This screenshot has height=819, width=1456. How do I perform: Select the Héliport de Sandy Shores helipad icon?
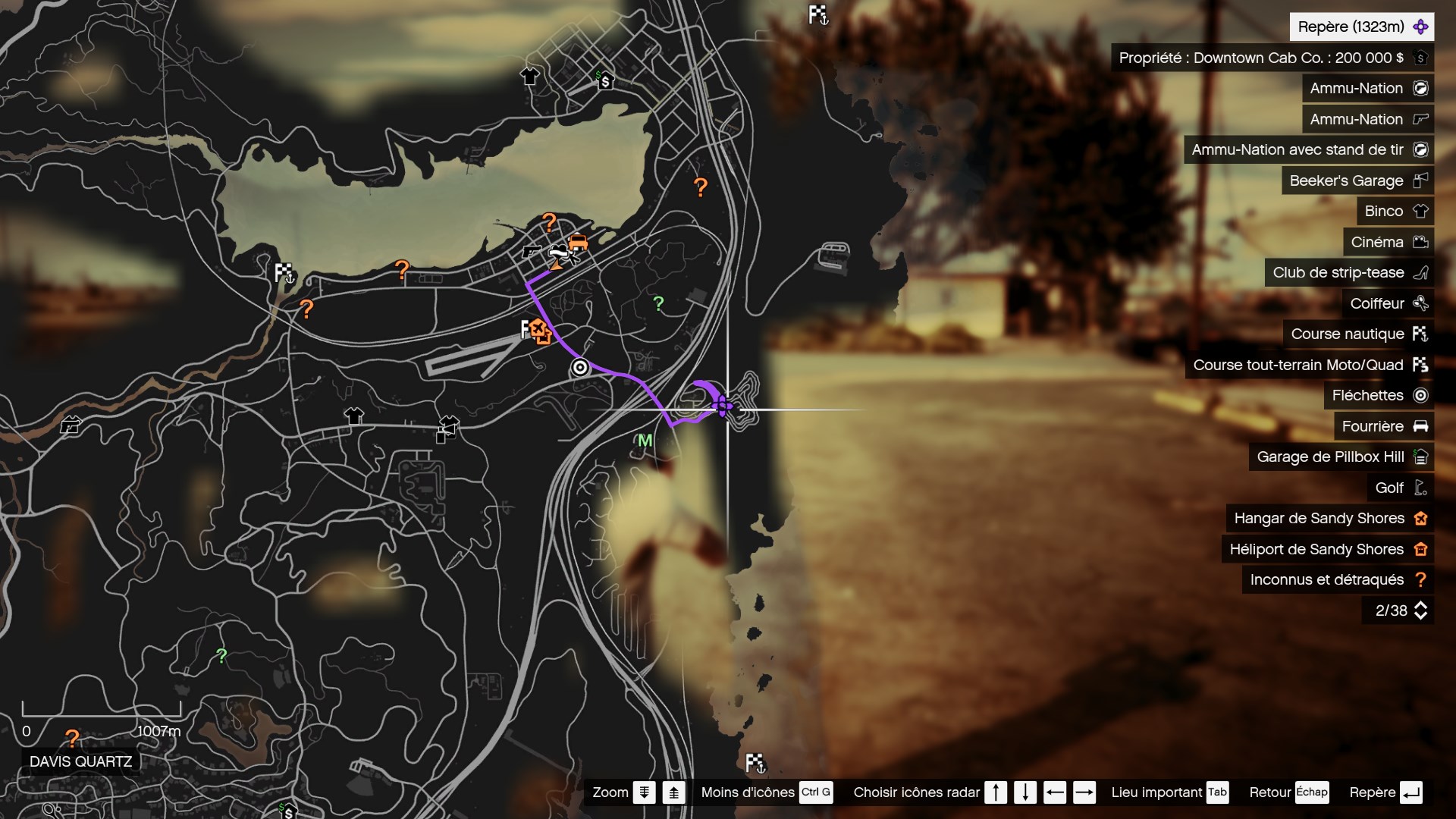[1421, 549]
